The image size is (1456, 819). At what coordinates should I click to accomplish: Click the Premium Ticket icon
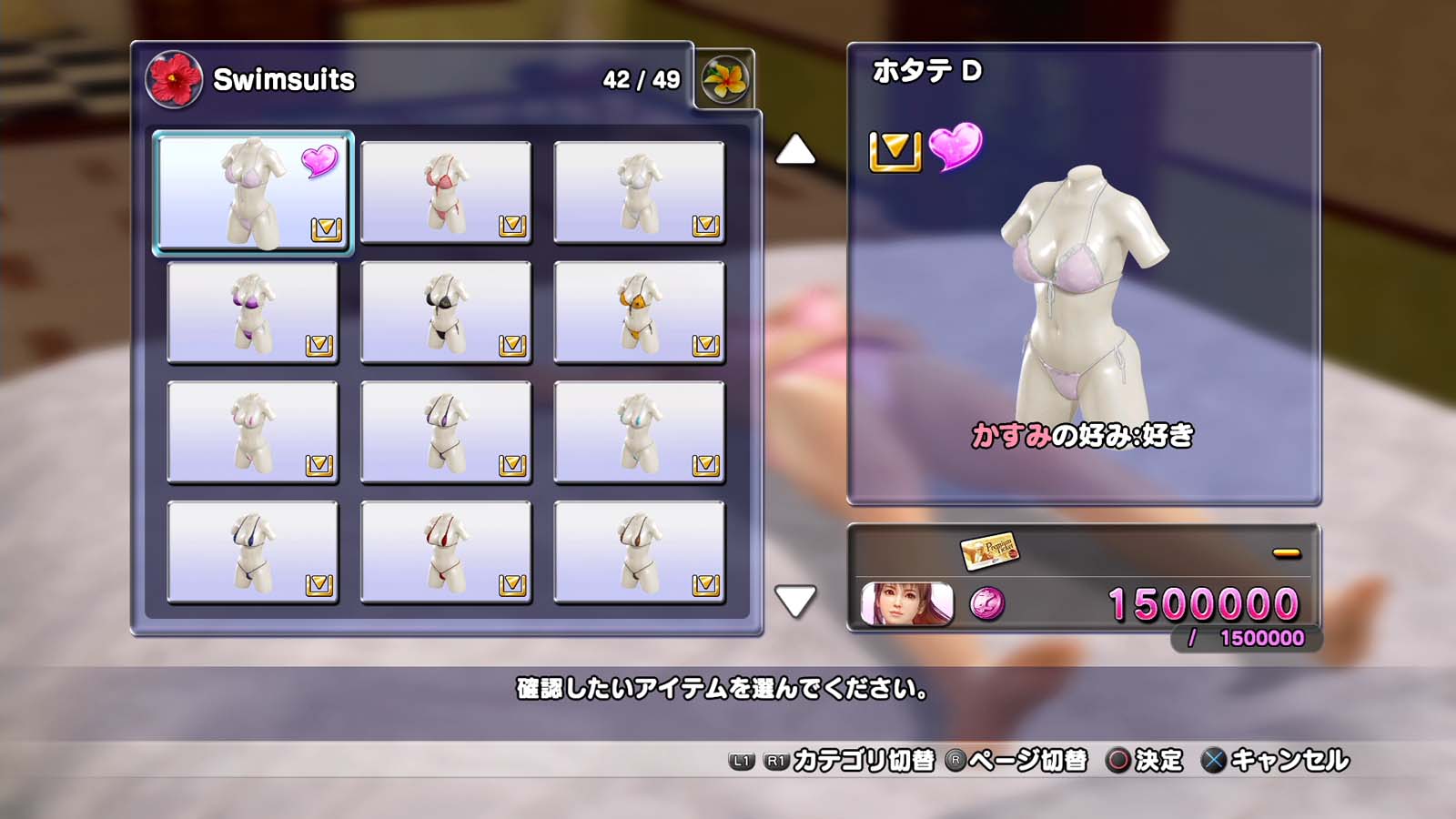click(x=989, y=550)
